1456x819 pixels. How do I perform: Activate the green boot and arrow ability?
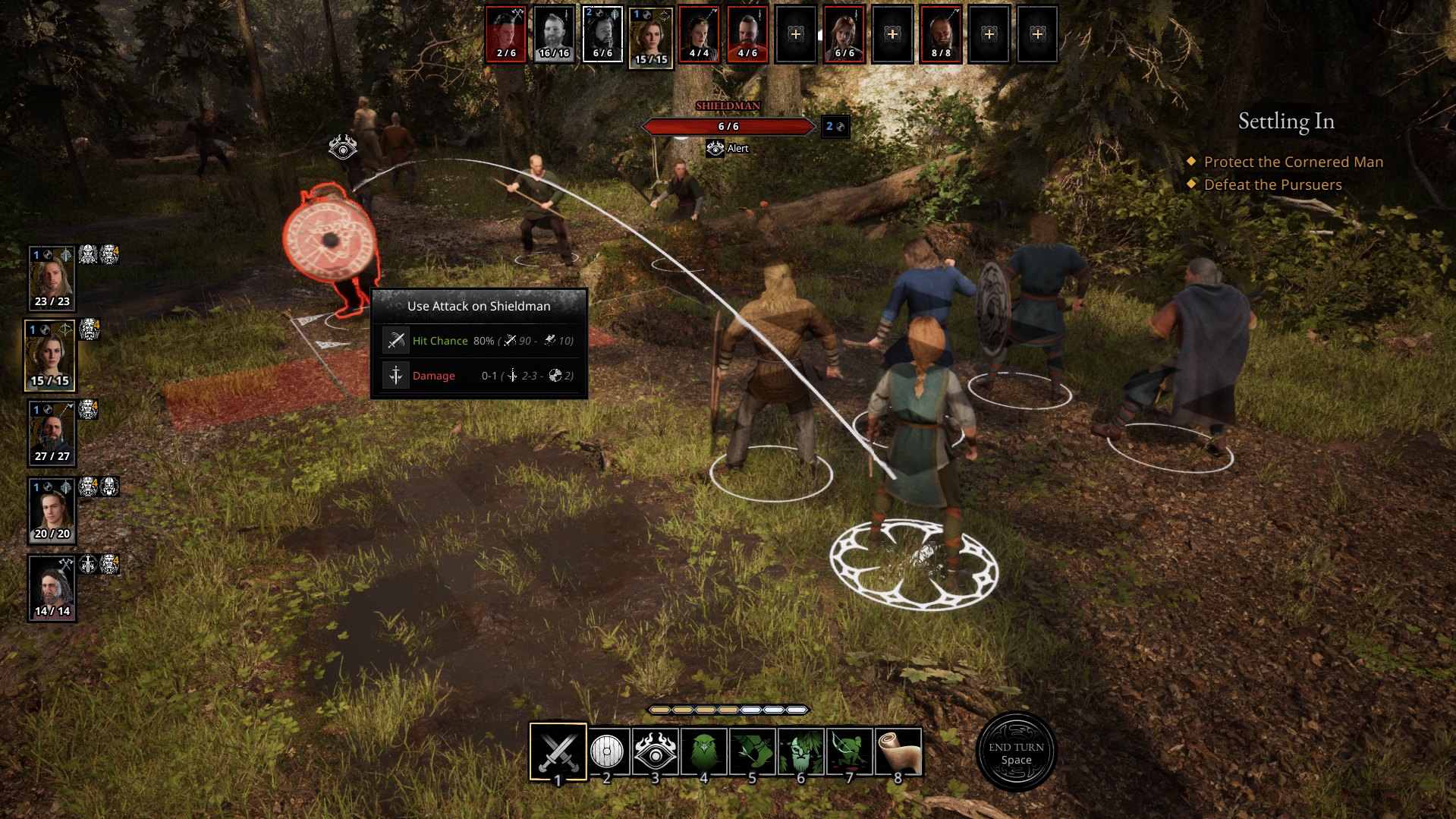click(753, 751)
